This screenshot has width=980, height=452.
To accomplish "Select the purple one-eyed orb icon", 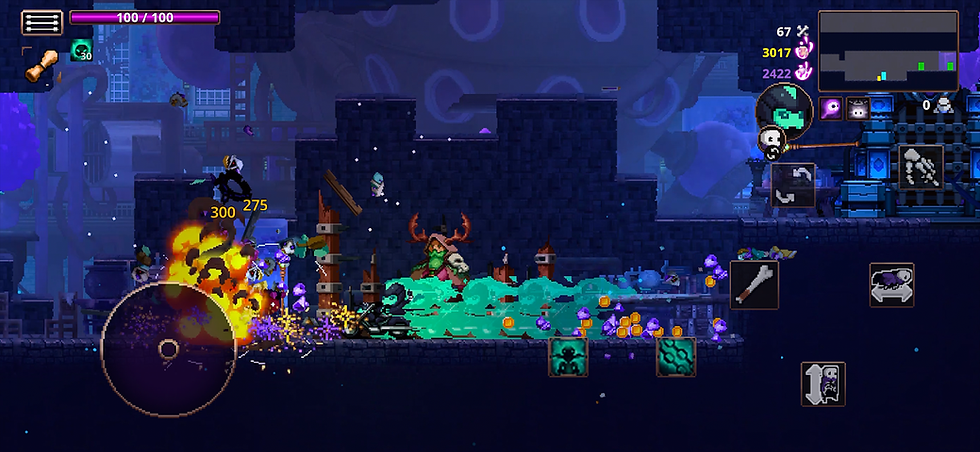I will pyautogui.click(x=831, y=108).
